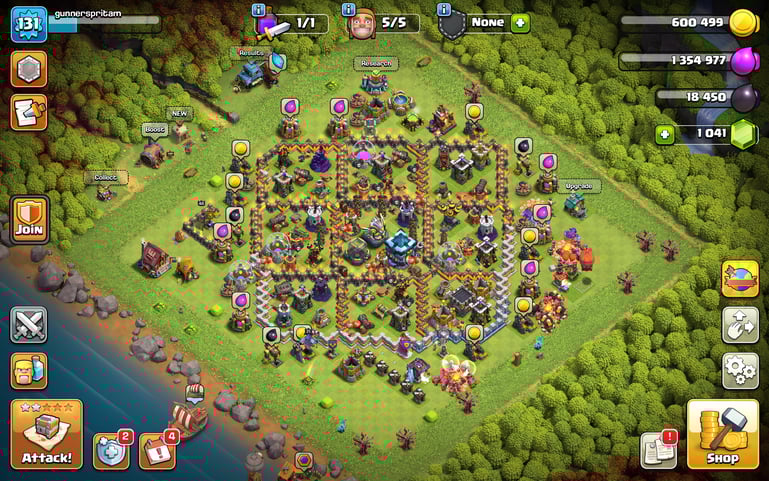Open the rainbow globe banner icon
Viewport: 769px width, 481px height.
pyautogui.click(x=740, y=278)
